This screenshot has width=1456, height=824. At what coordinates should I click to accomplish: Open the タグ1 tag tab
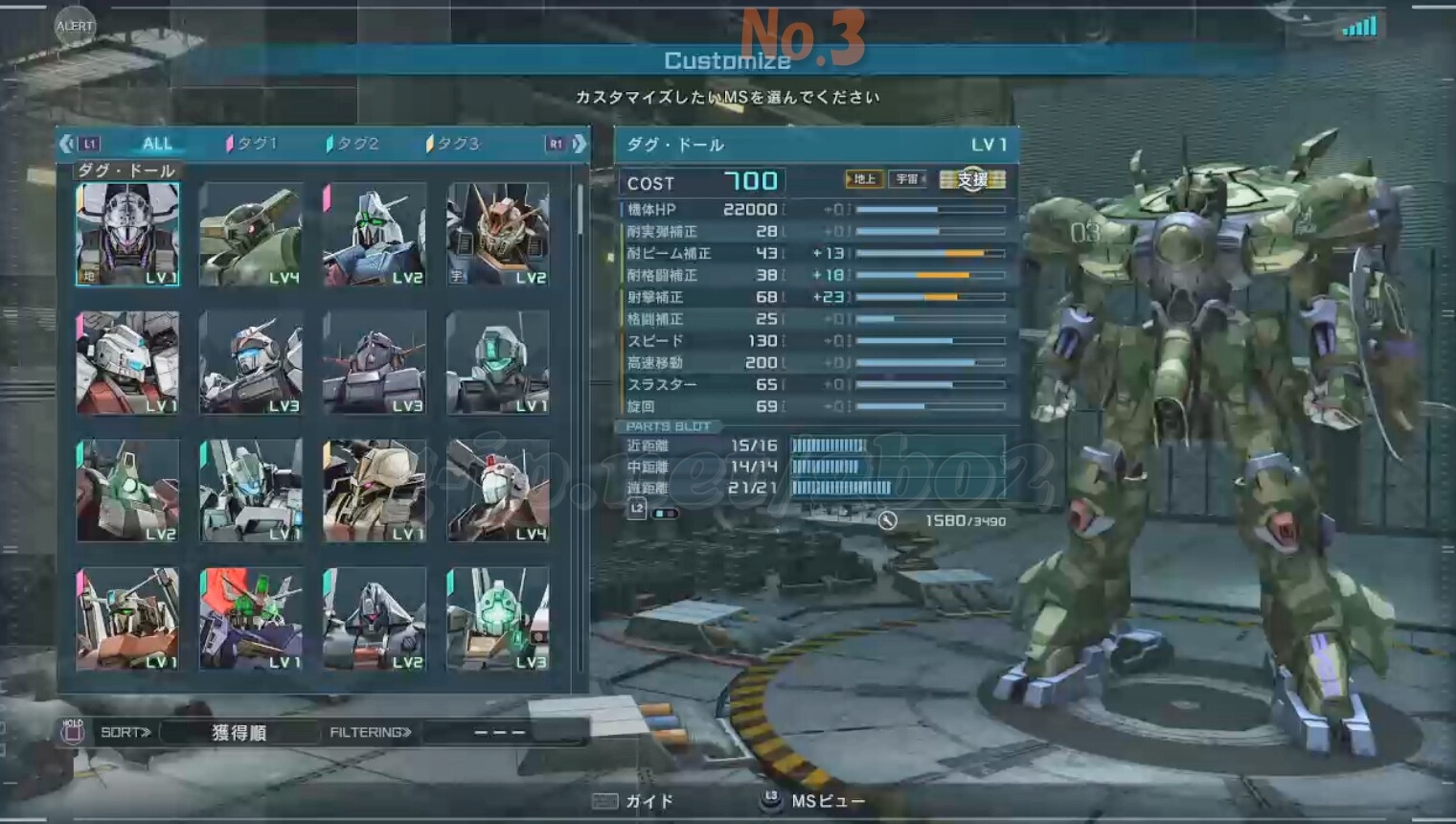pyautogui.click(x=253, y=144)
